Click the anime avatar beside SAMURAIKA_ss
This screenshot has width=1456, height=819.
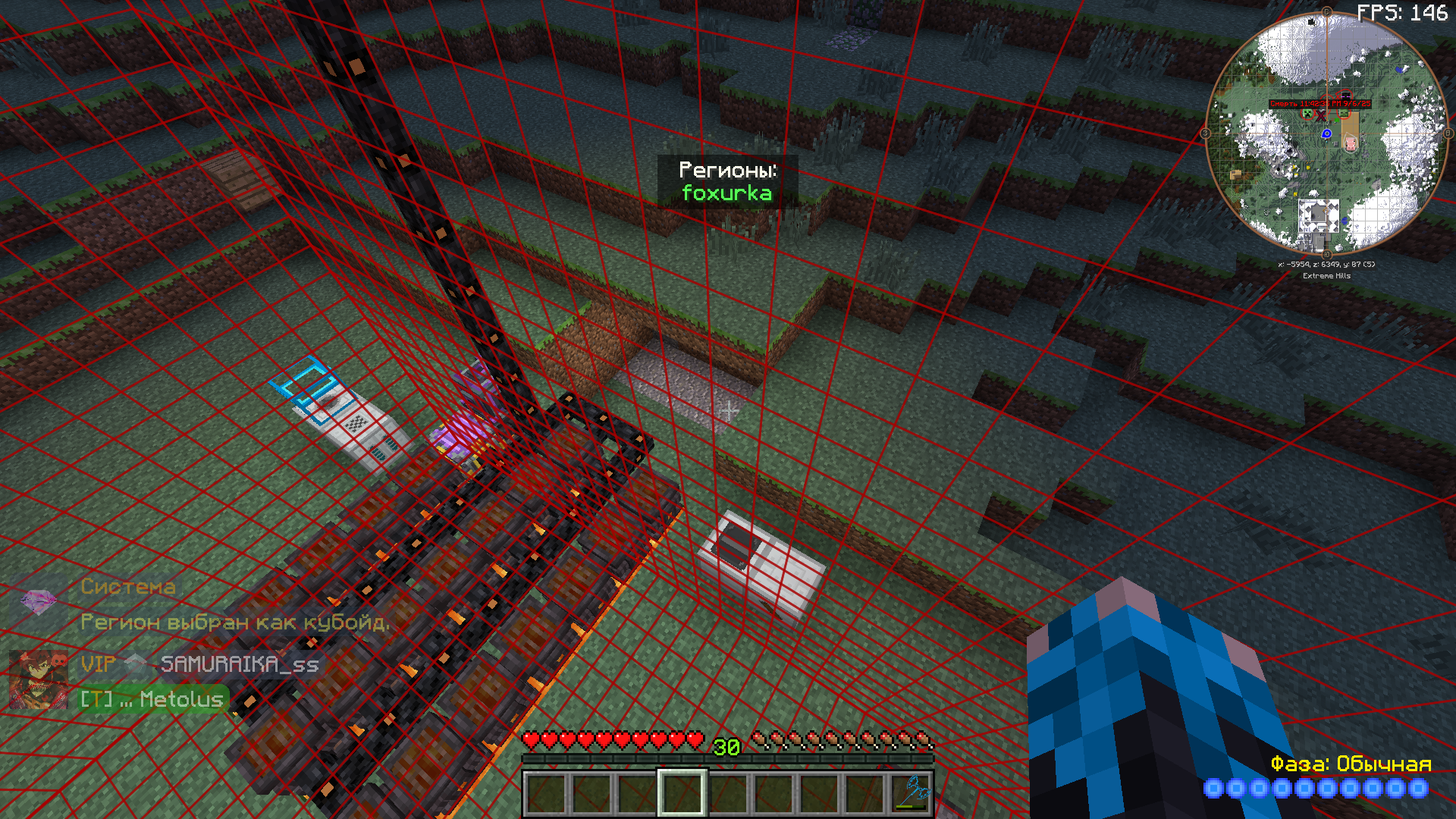point(37,679)
